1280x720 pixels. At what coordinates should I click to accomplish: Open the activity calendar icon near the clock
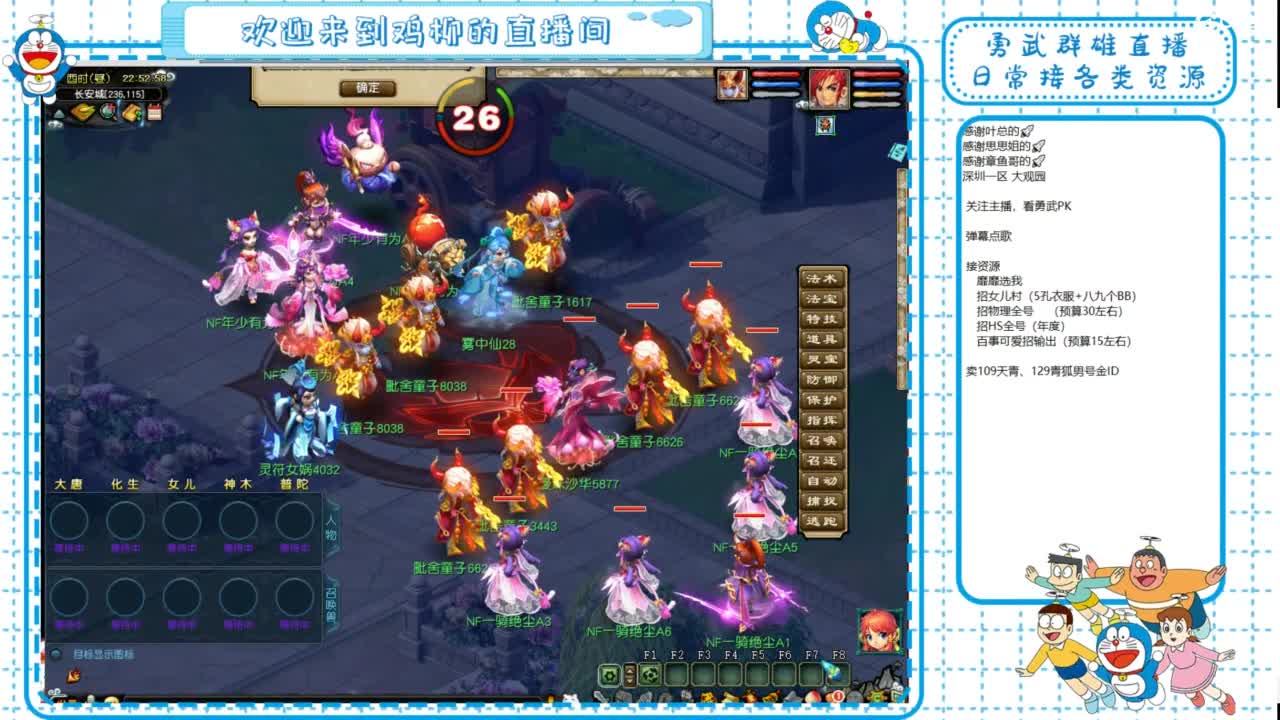click(x=154, y=112)
